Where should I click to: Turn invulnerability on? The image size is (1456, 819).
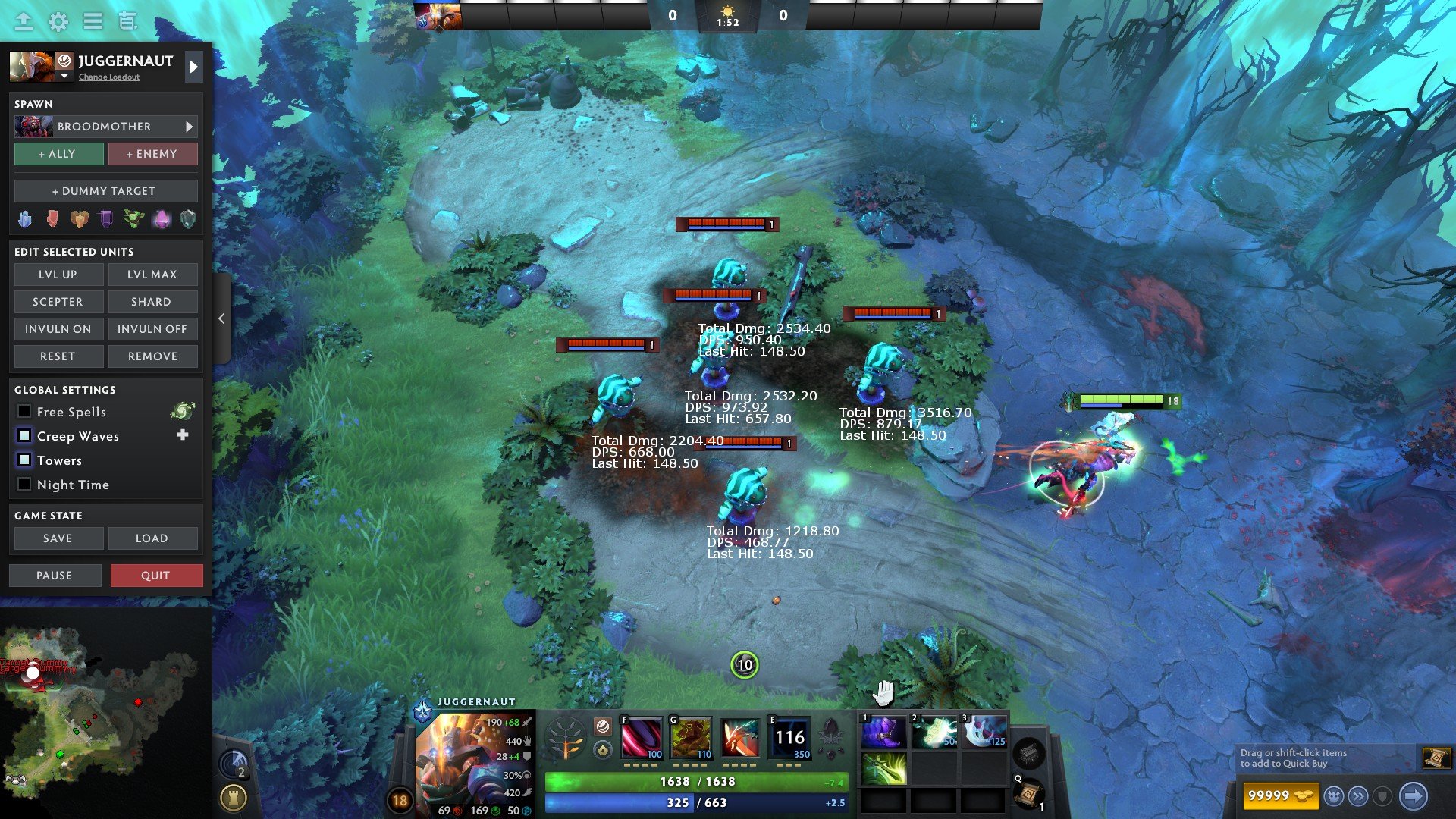tap(58, 329)
